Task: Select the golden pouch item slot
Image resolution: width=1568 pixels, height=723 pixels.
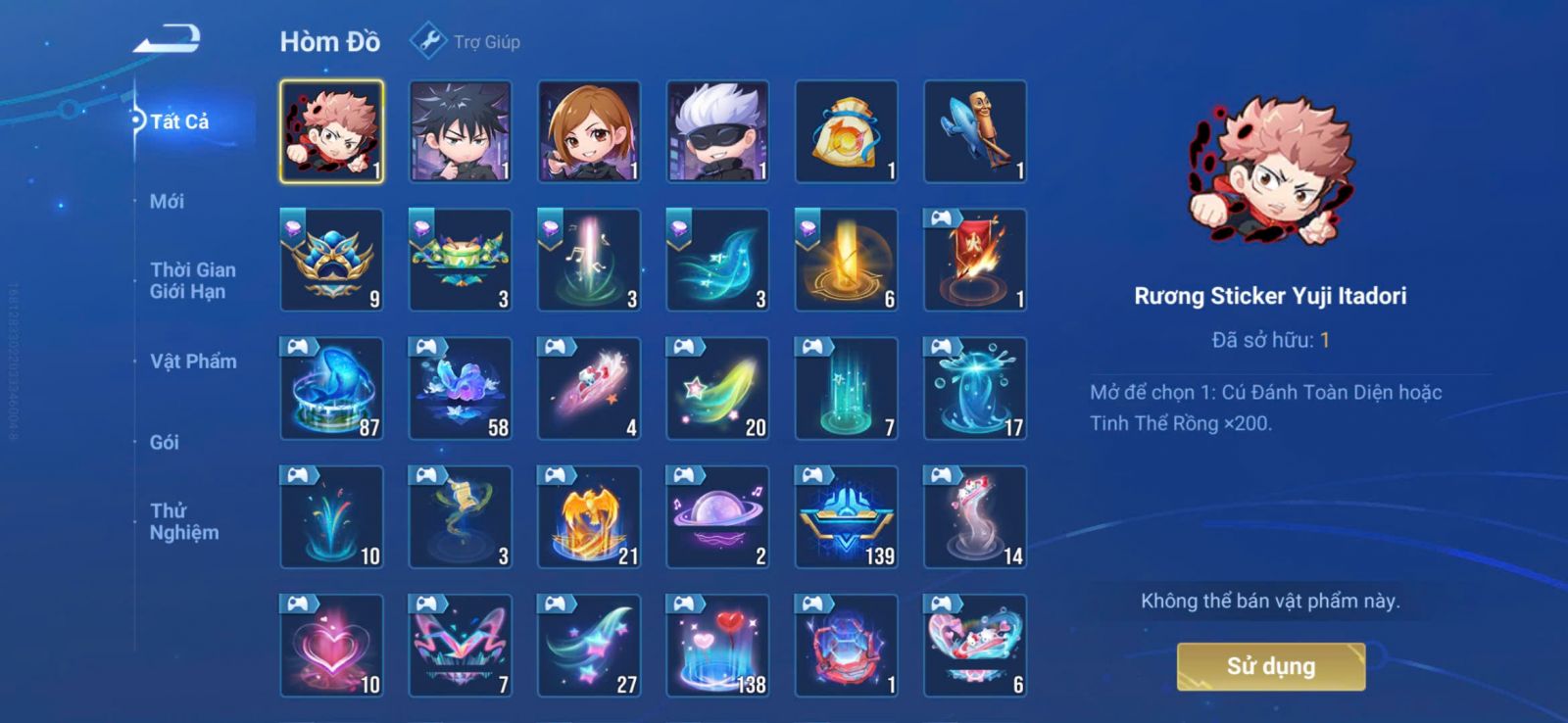Action: (846, 132)
